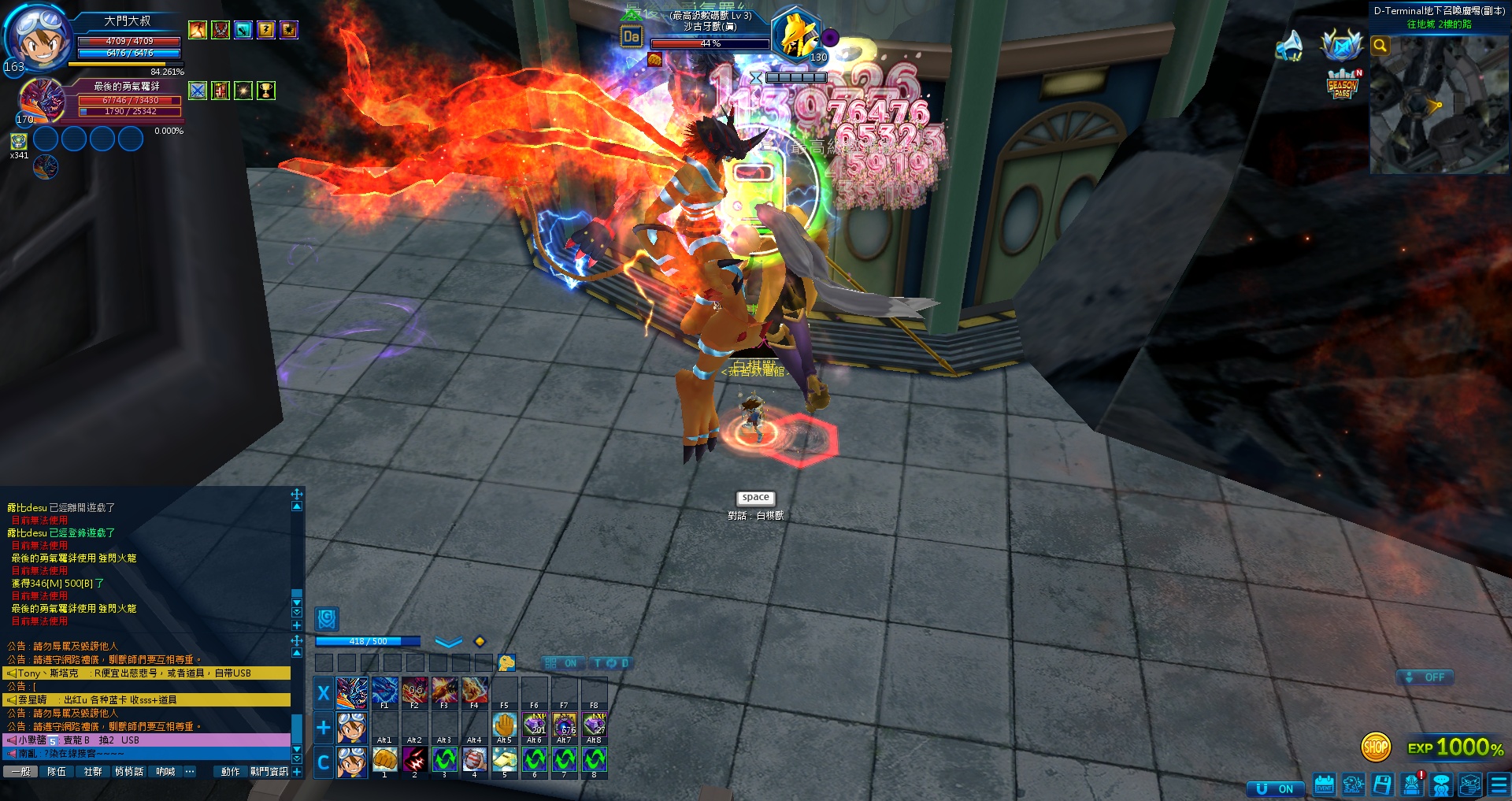The image size is (1512, 801).
Task: Use the fist skill in slot 1
Action: point(384,760)
